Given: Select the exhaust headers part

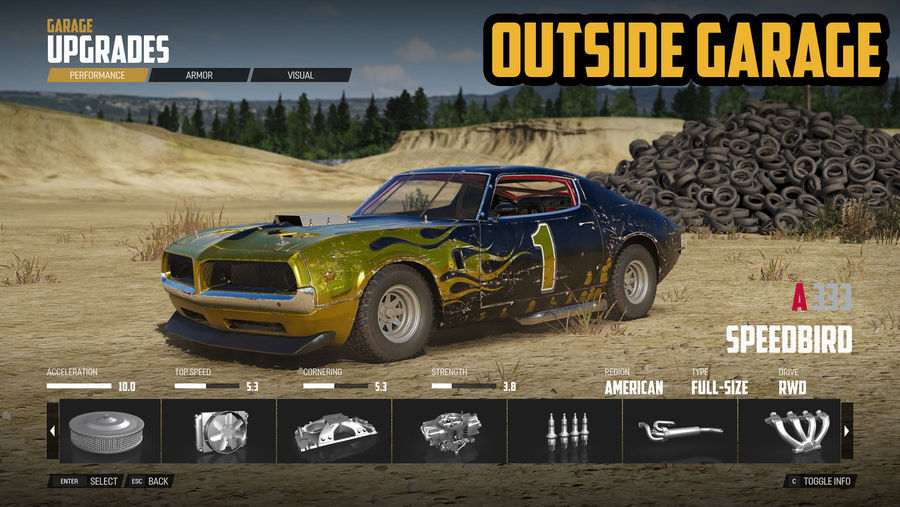Looking at the screenshot, I should click(x=789, y=431).
